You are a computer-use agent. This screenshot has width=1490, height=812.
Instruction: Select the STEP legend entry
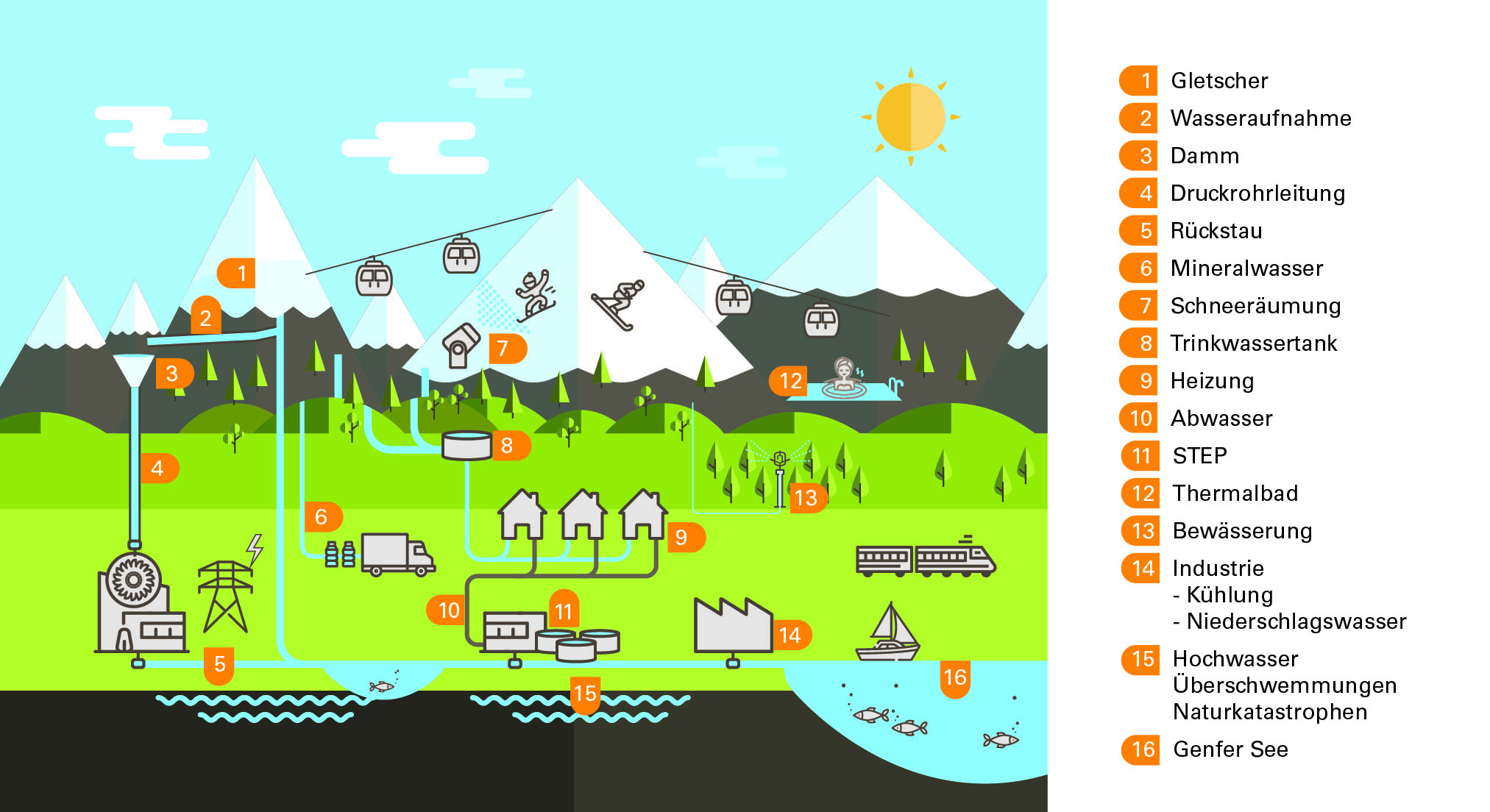(x=1199, y=456)
